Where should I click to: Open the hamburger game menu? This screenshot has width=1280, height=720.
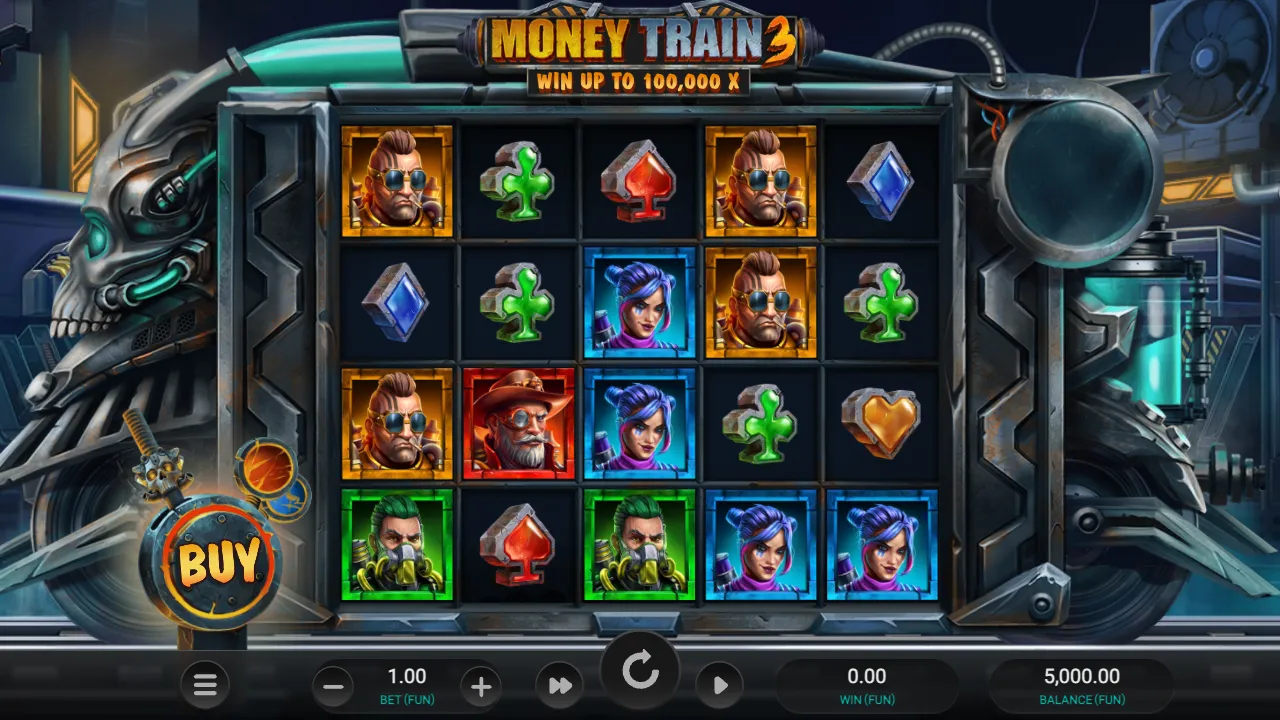point(206,686)
